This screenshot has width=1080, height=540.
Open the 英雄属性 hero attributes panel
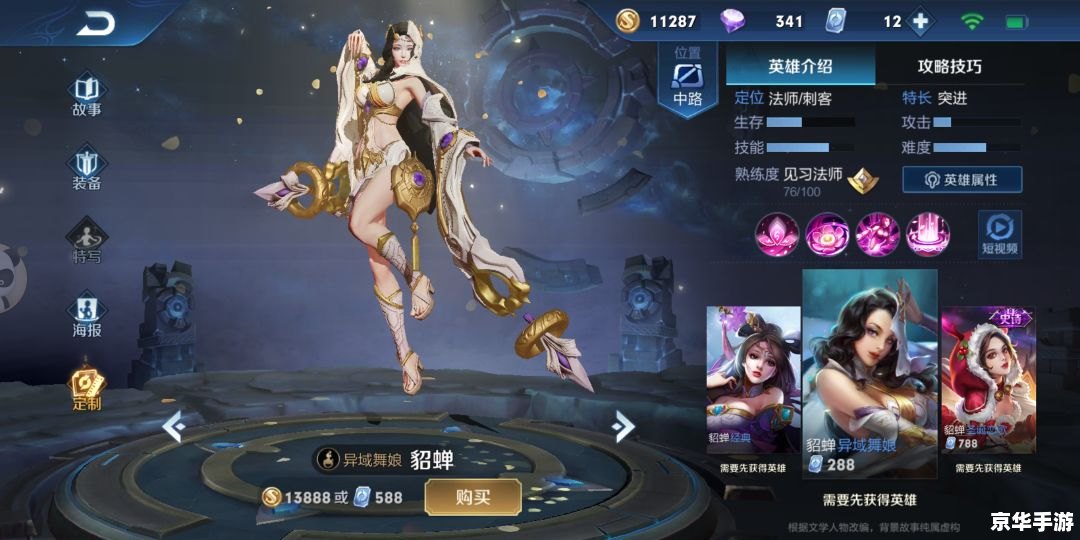pyautogui.click(x=962, y=179)
